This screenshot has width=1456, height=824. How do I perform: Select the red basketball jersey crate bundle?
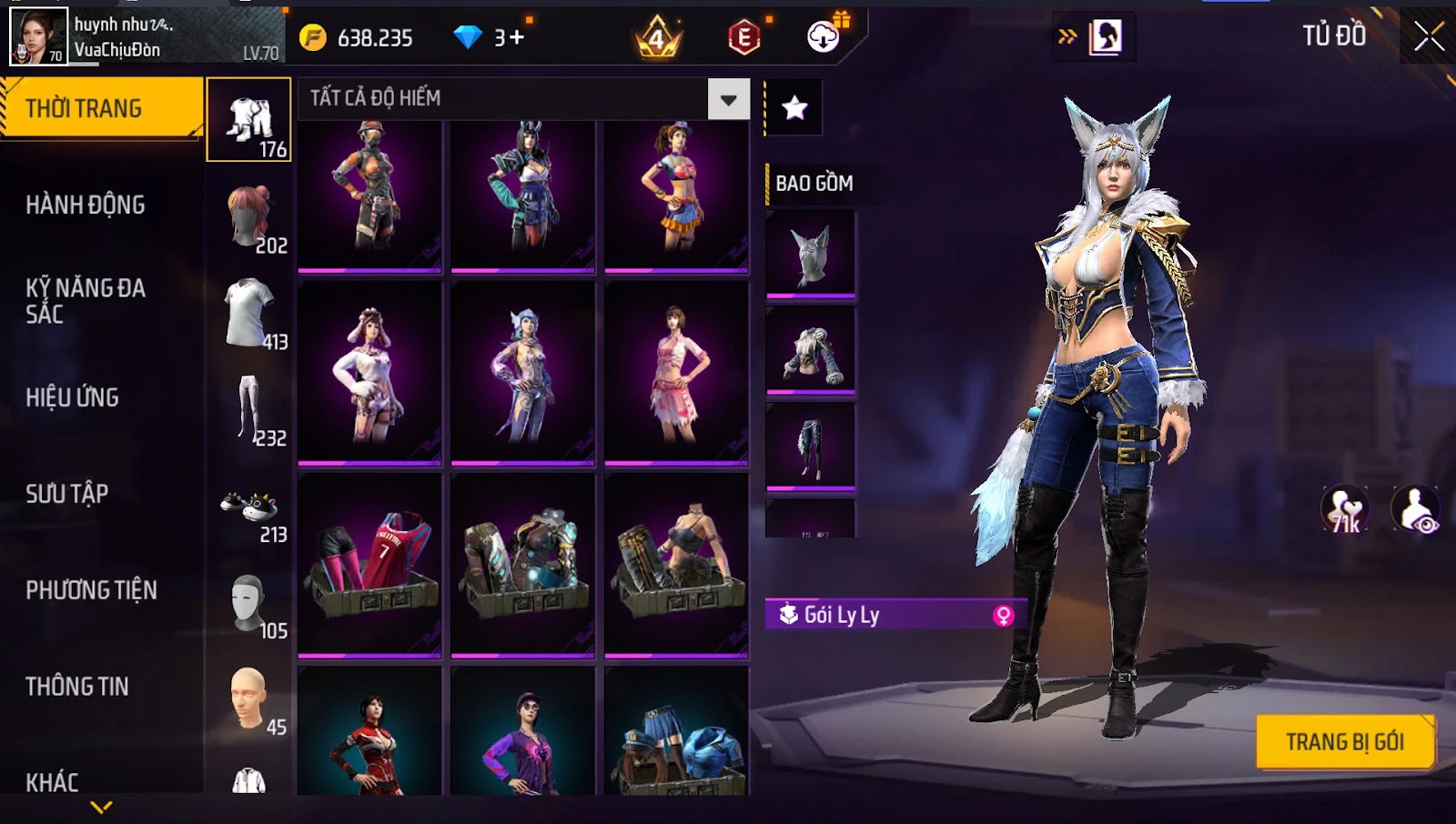click(369, 564)
